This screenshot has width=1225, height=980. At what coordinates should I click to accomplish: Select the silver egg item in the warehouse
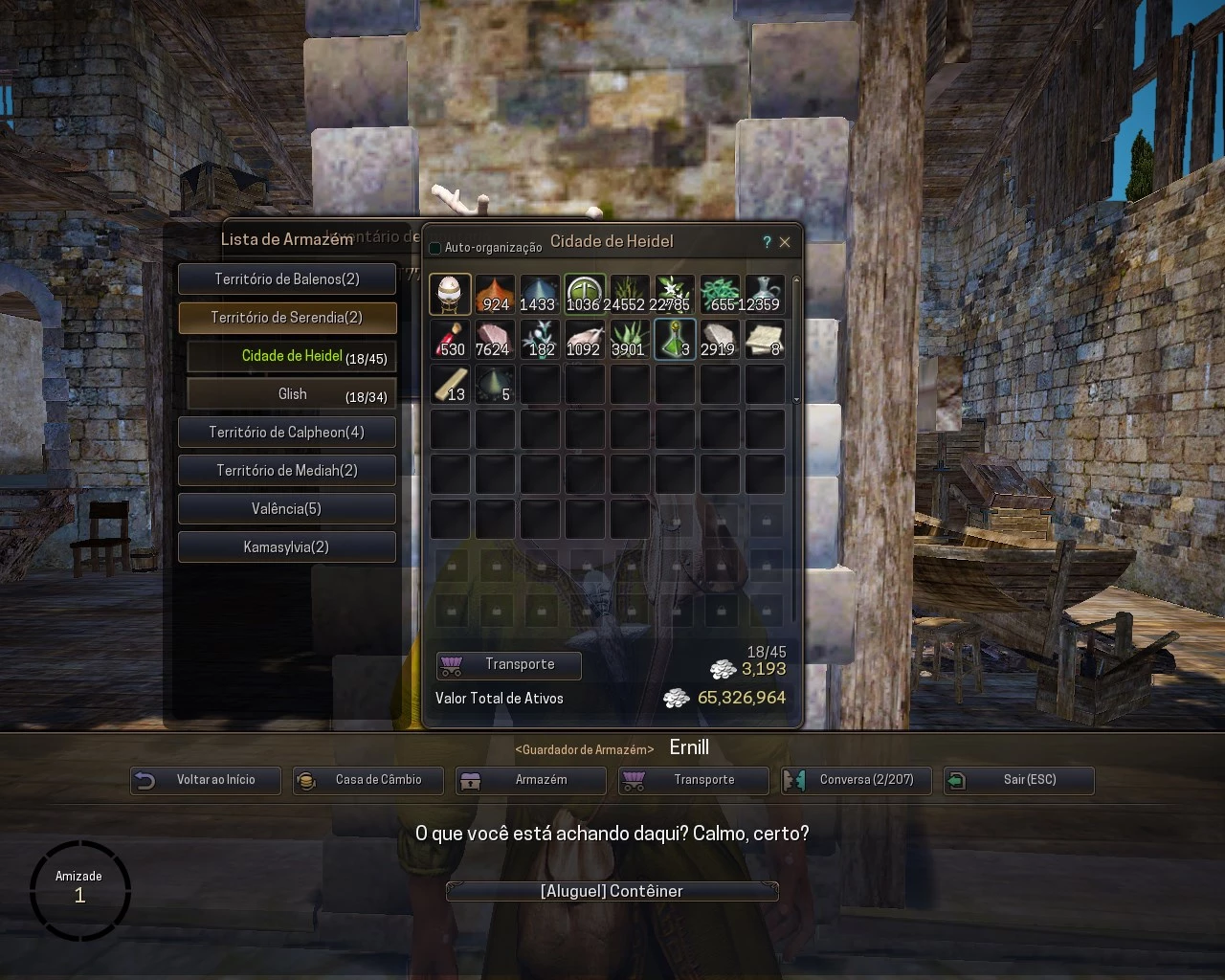(x=450, y=293)
